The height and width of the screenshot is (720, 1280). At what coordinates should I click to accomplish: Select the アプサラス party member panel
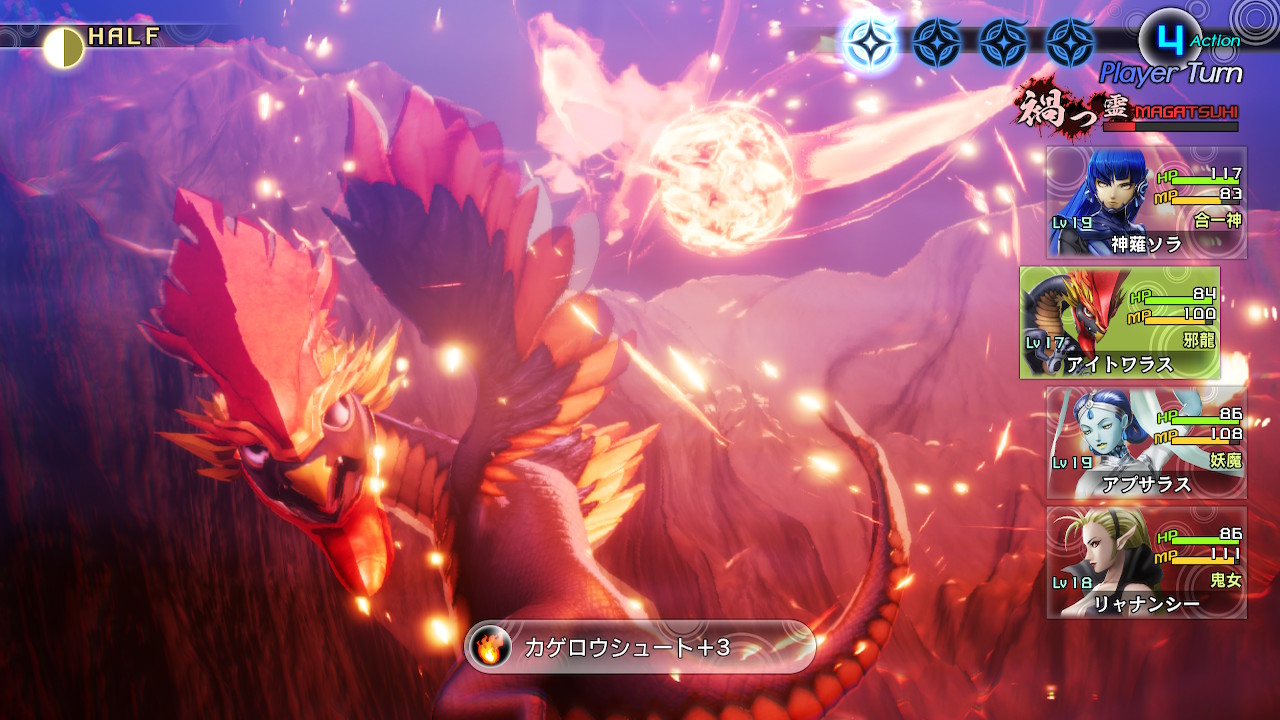[1146, 442]
